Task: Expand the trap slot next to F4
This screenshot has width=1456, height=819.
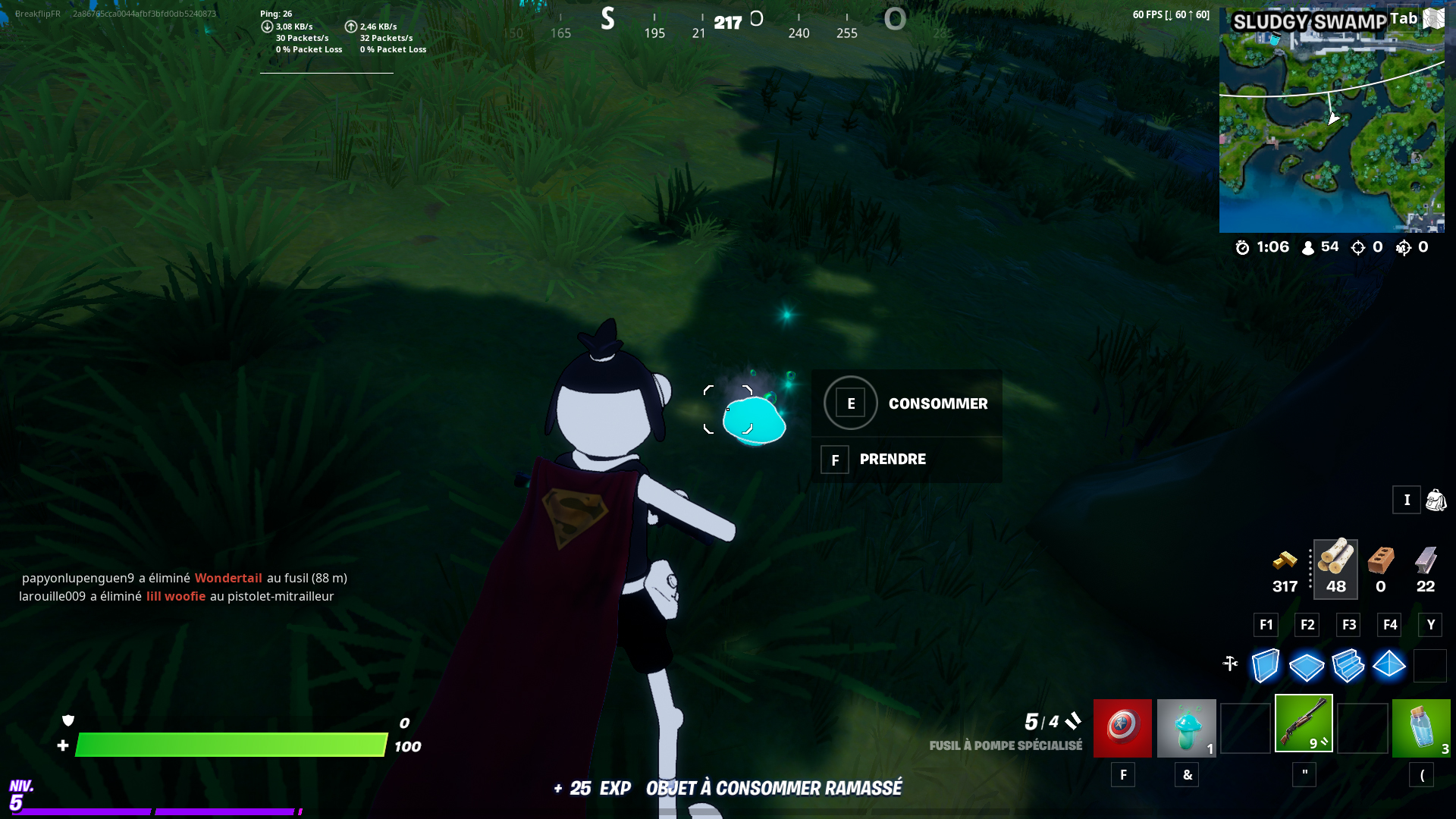Action: coord(1431,666)
